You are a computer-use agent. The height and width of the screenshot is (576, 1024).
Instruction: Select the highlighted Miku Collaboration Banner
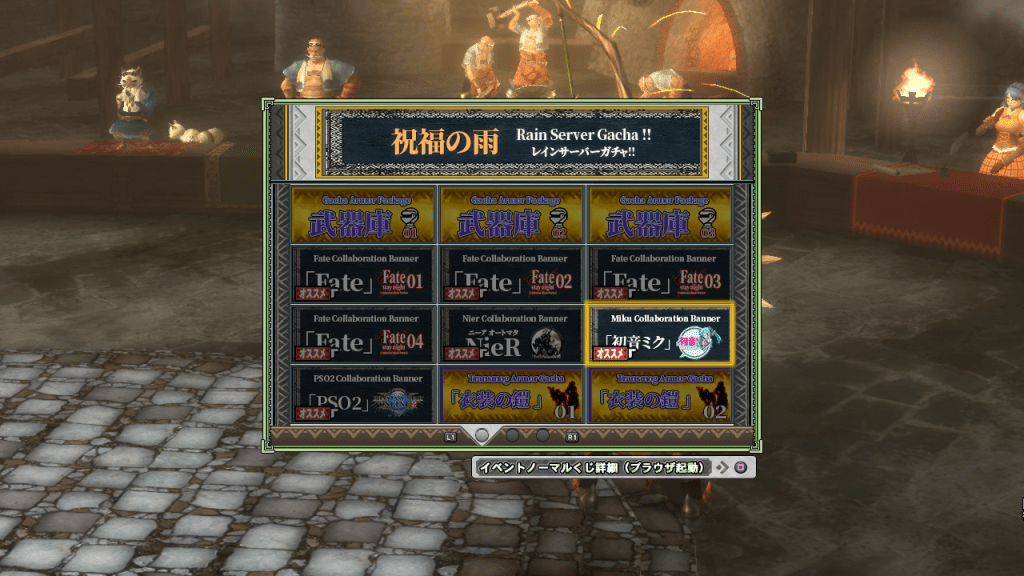660,334
